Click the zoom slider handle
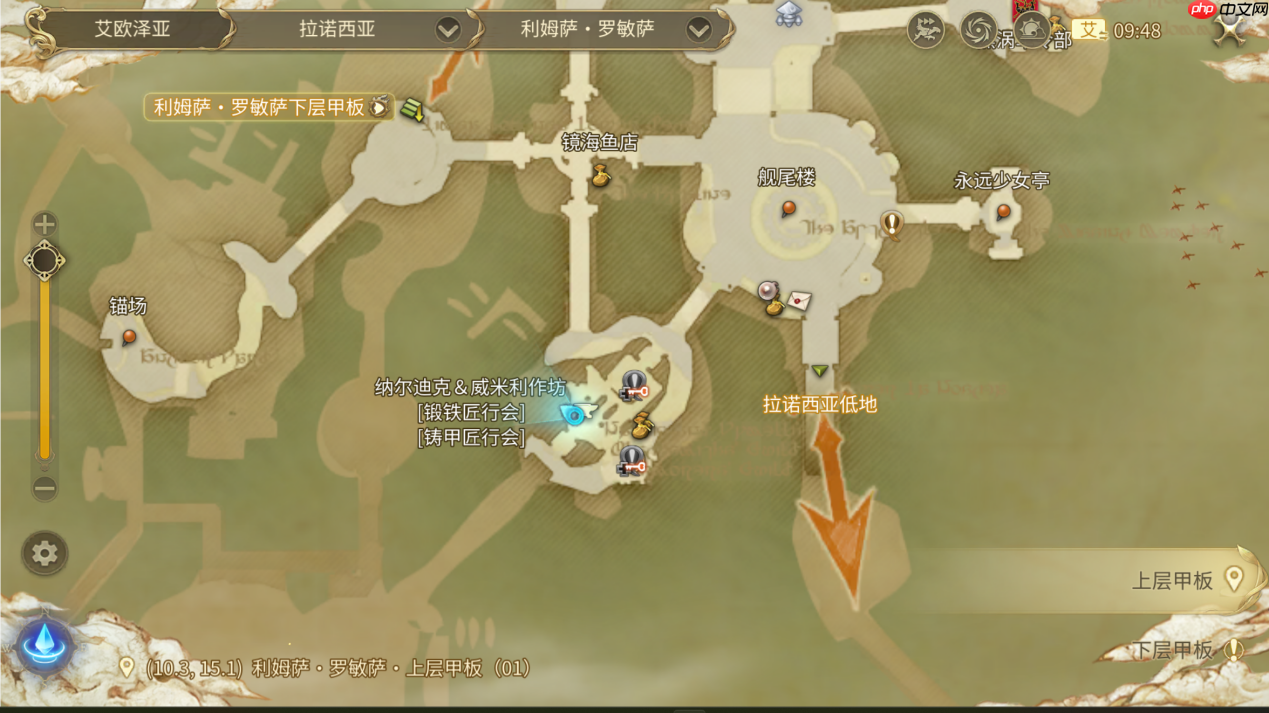 click(44, 261)
